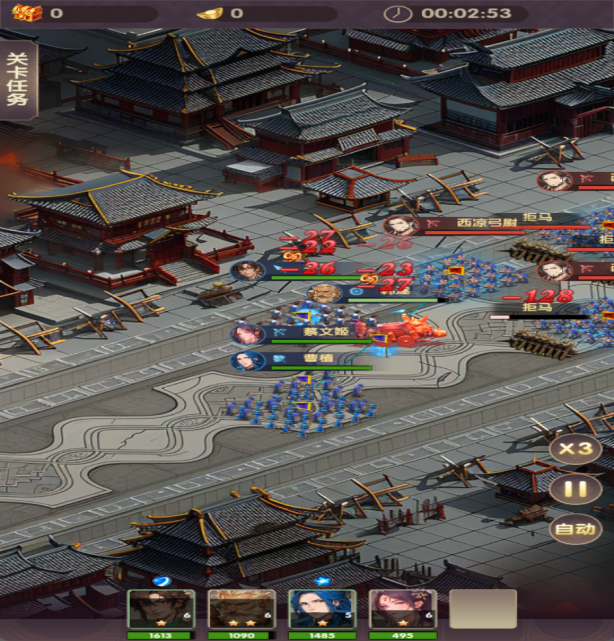This screenshot has height=641, width=614.
Task: Toggle the x3 battle speed button
Action: [x=575, y=448]
